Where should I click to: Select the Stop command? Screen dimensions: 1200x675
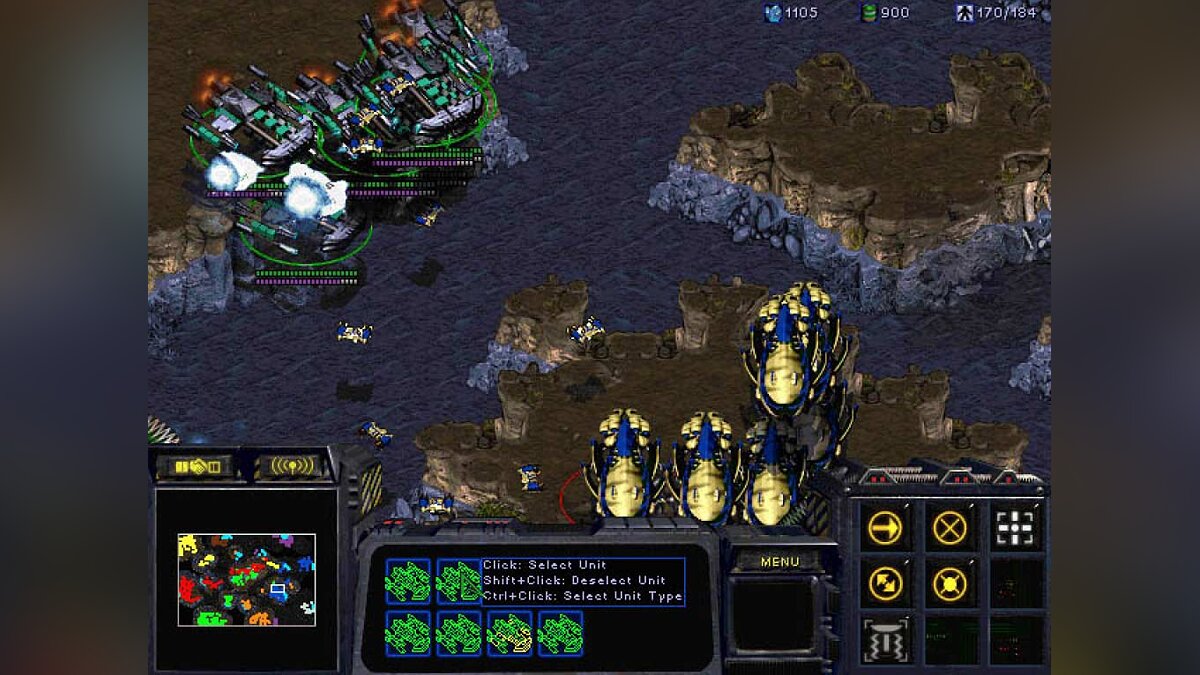tap(949, 527)
